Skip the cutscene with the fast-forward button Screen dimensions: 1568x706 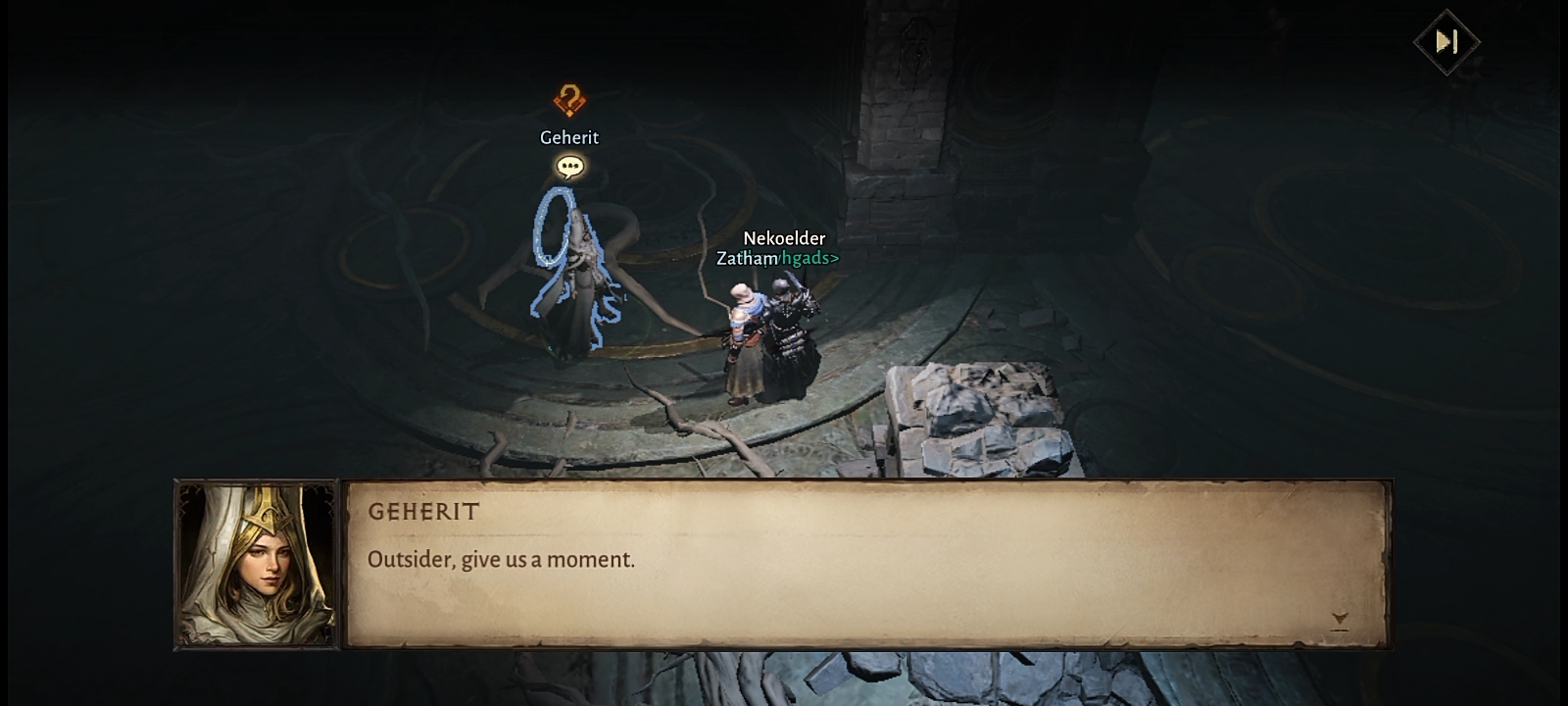(x=1446, y=41)
